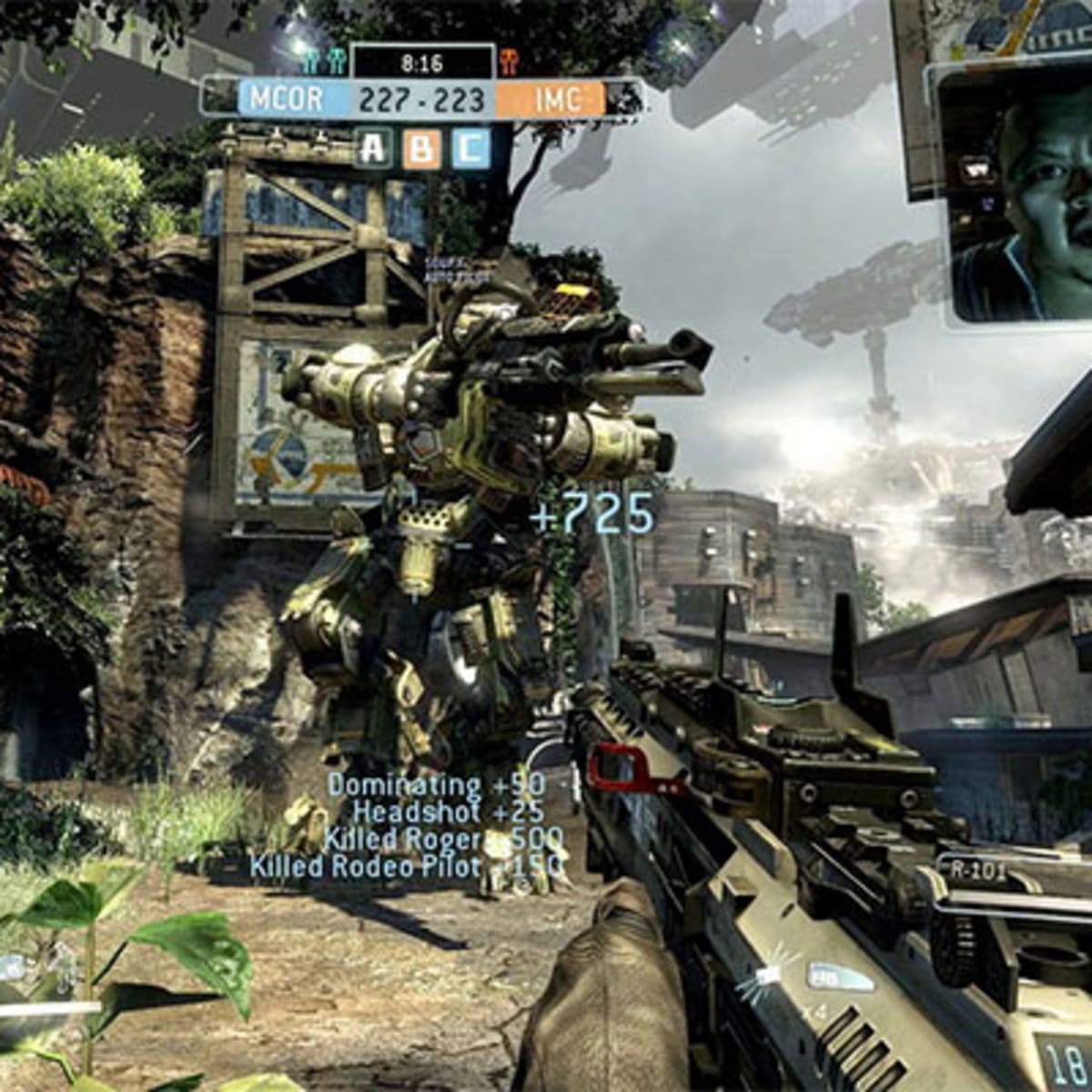Select the blue hardpoint C icon
Viewport: 1092px width, 1092px height.
point(470,149)
